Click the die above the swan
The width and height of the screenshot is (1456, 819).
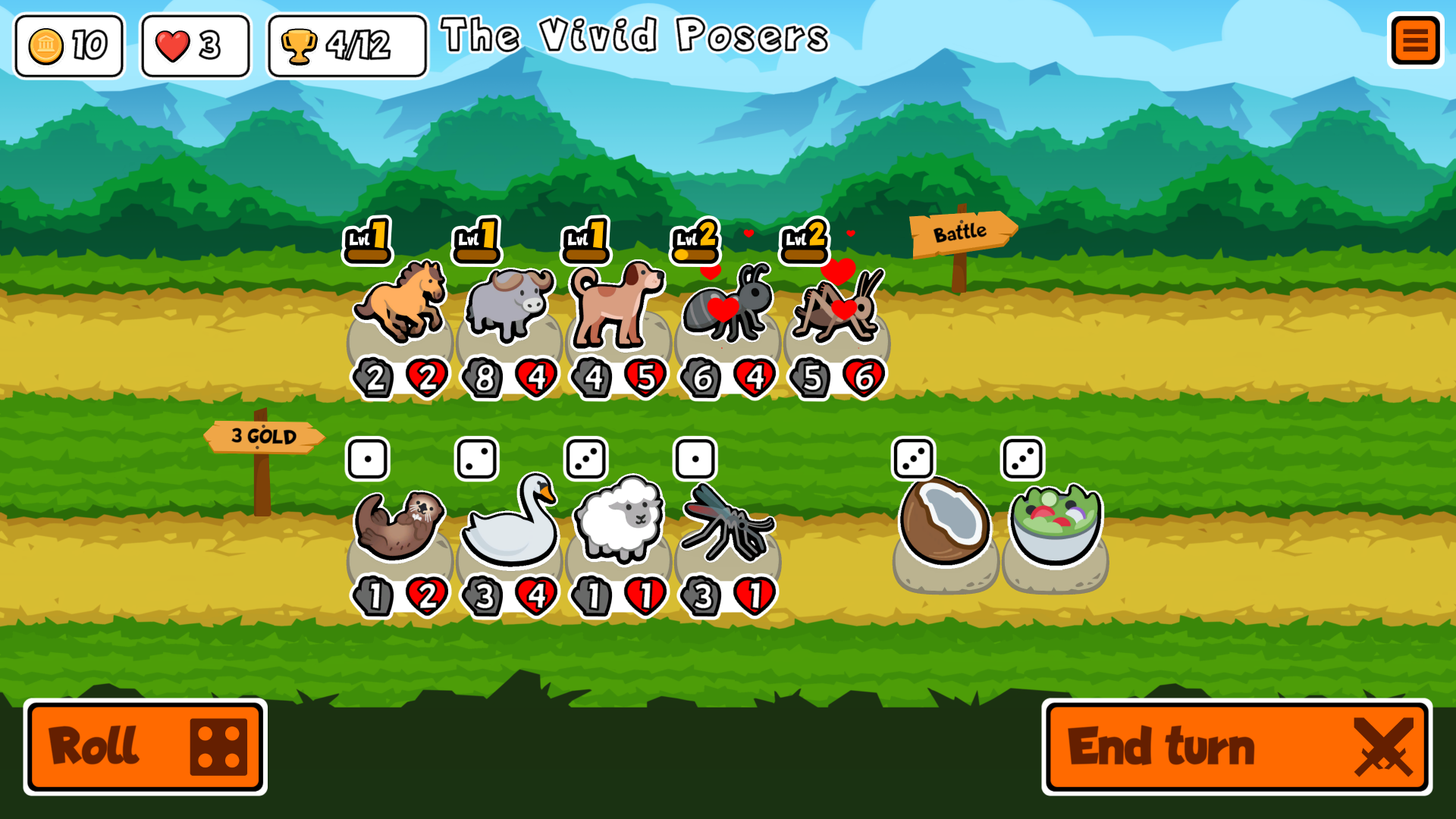tap(479, 457)
